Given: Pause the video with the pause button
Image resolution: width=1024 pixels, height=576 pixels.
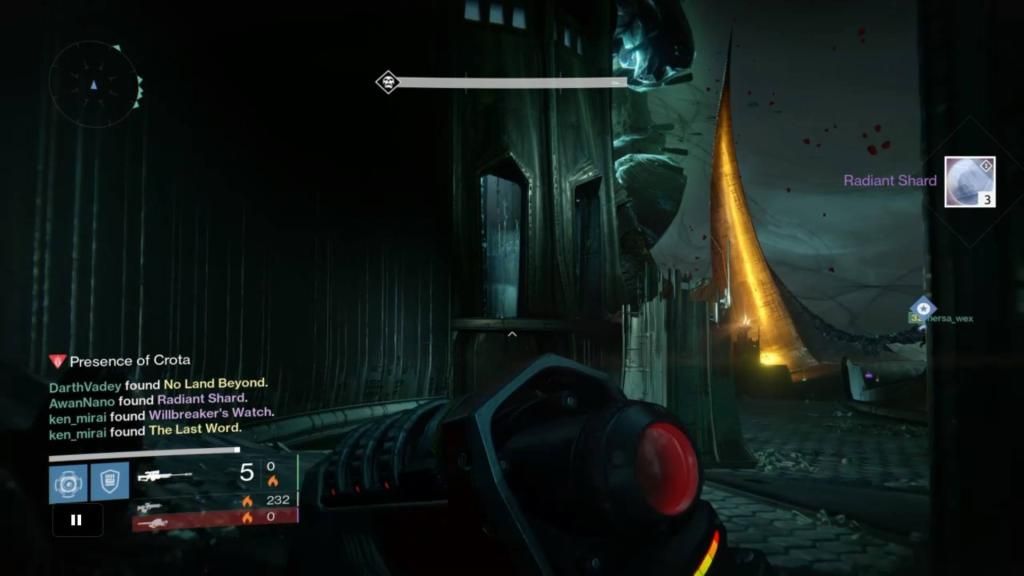Looking at the screenshot, I should click(x=77, y=520).
